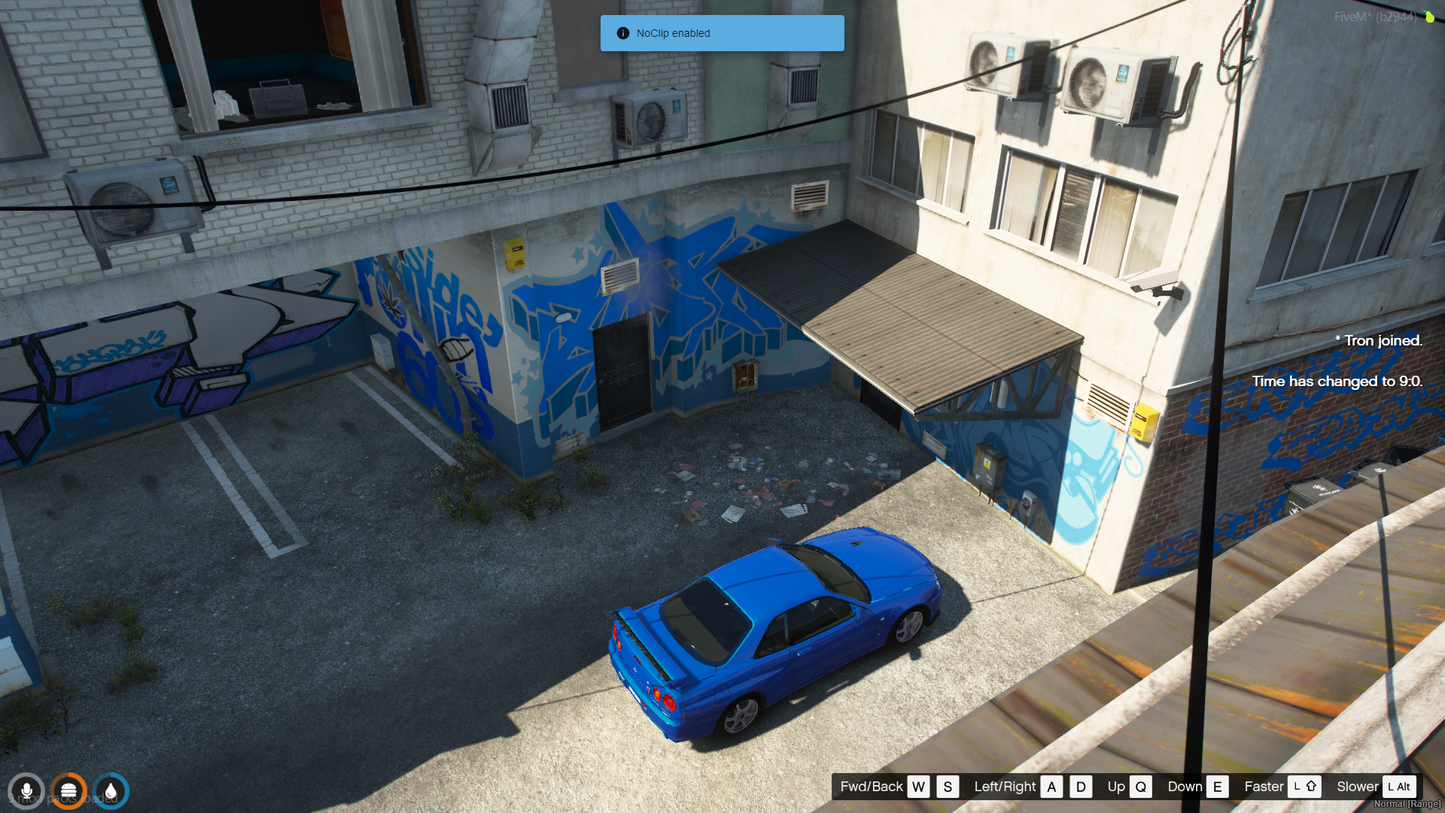The height and width of the screenshot is (813, 1445).
Task: Click the microphone voice icon
Action: pyautogui.click(x=27, y=791)
